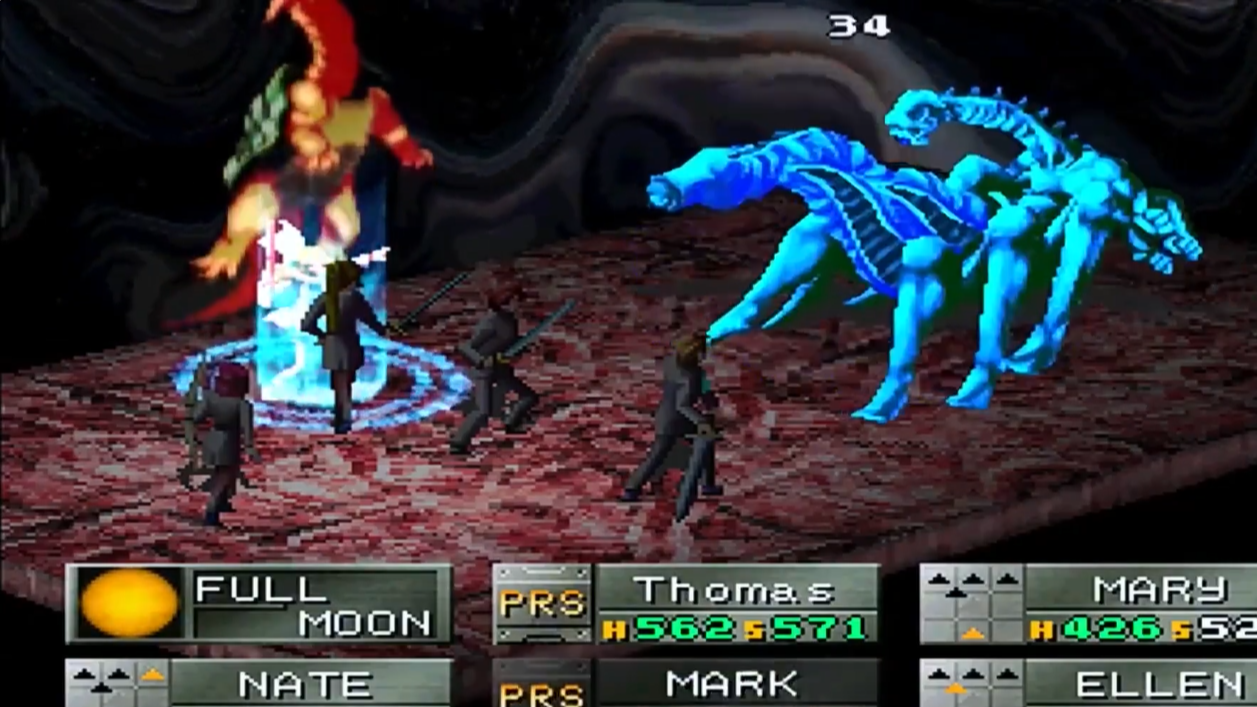Viewport: 1257px width, 707px height.
Task: Open the PRS icon beside Thomas
Action: pos(542,604)
